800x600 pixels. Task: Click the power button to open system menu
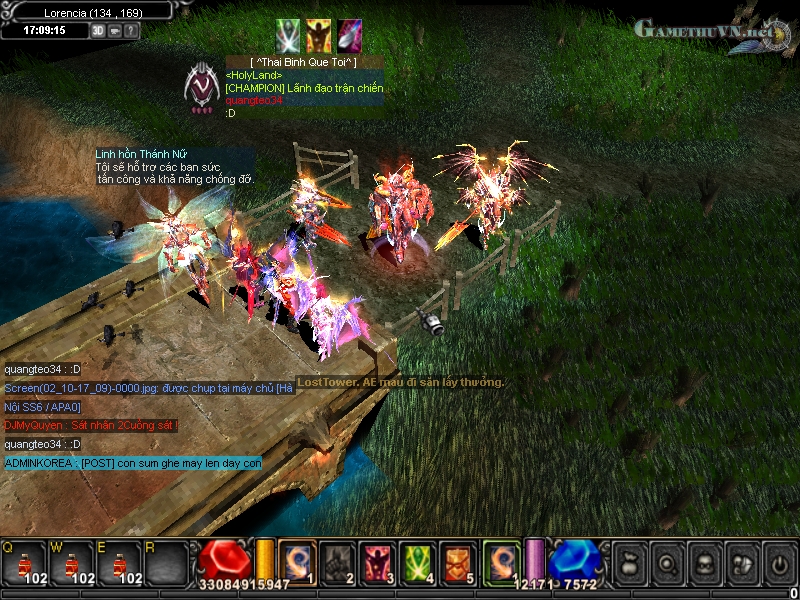coord(777,563)
